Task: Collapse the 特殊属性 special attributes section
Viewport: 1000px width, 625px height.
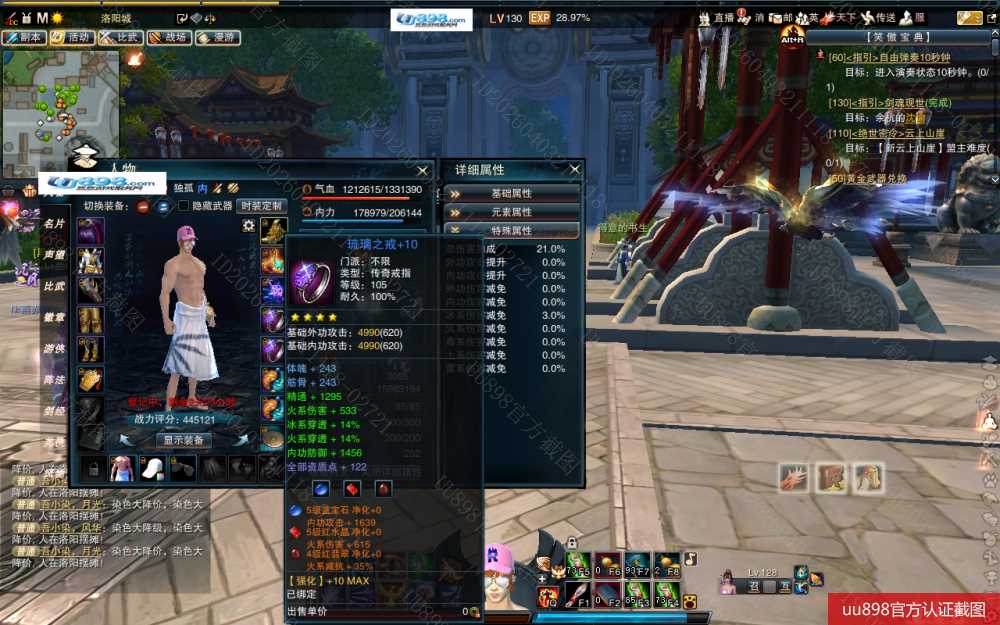Action: pos(511,230)
